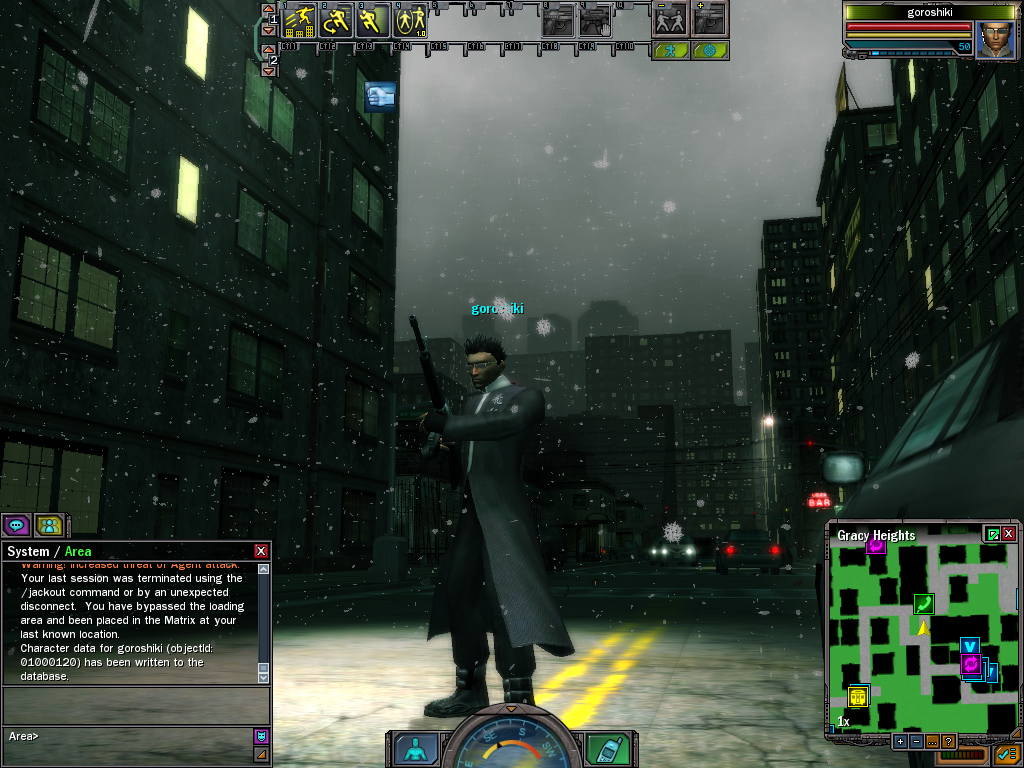This screenshot has width=1024, height=768.
Task: Select the green hardline phone map marker
Action: pyautogui.click(x=923, y=603)
